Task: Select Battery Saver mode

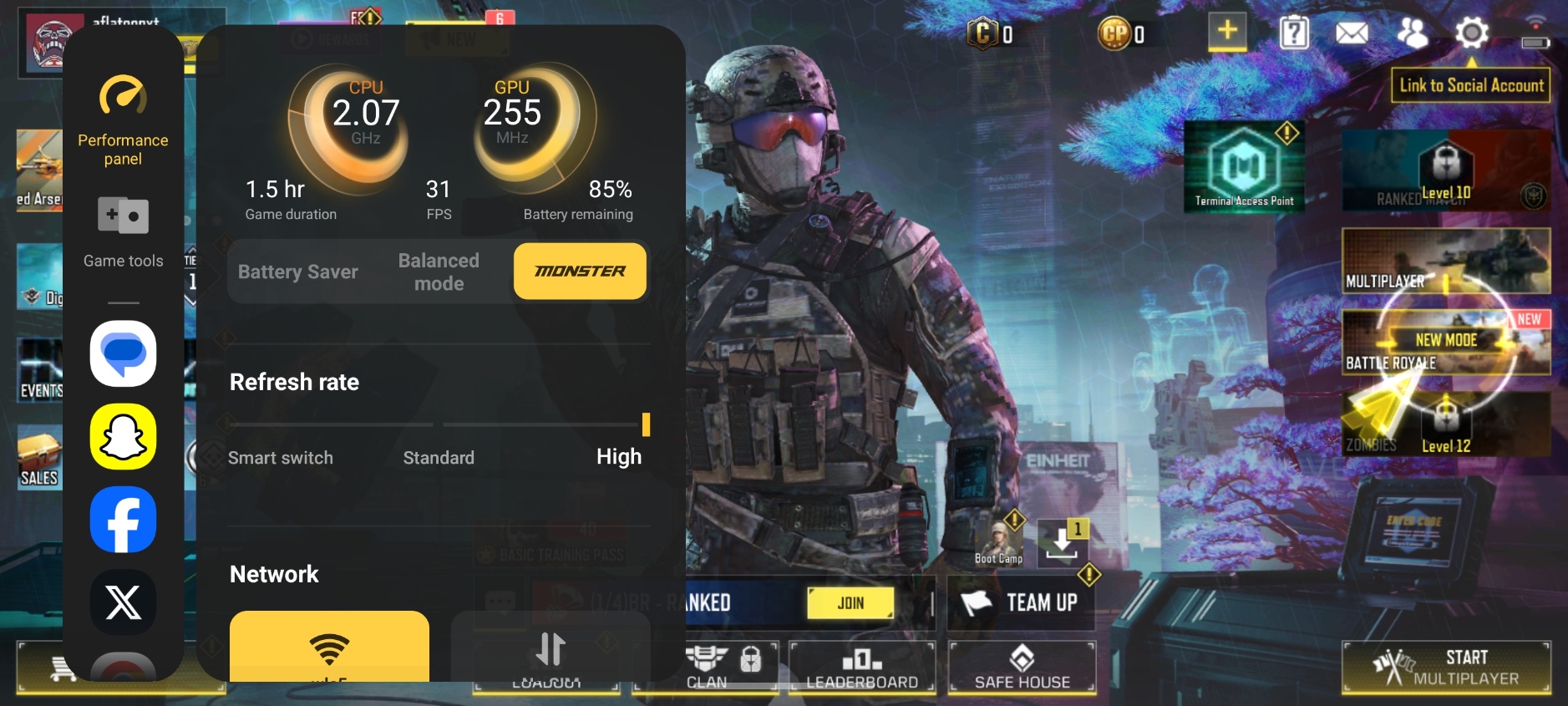Action: tap(297, 272)
